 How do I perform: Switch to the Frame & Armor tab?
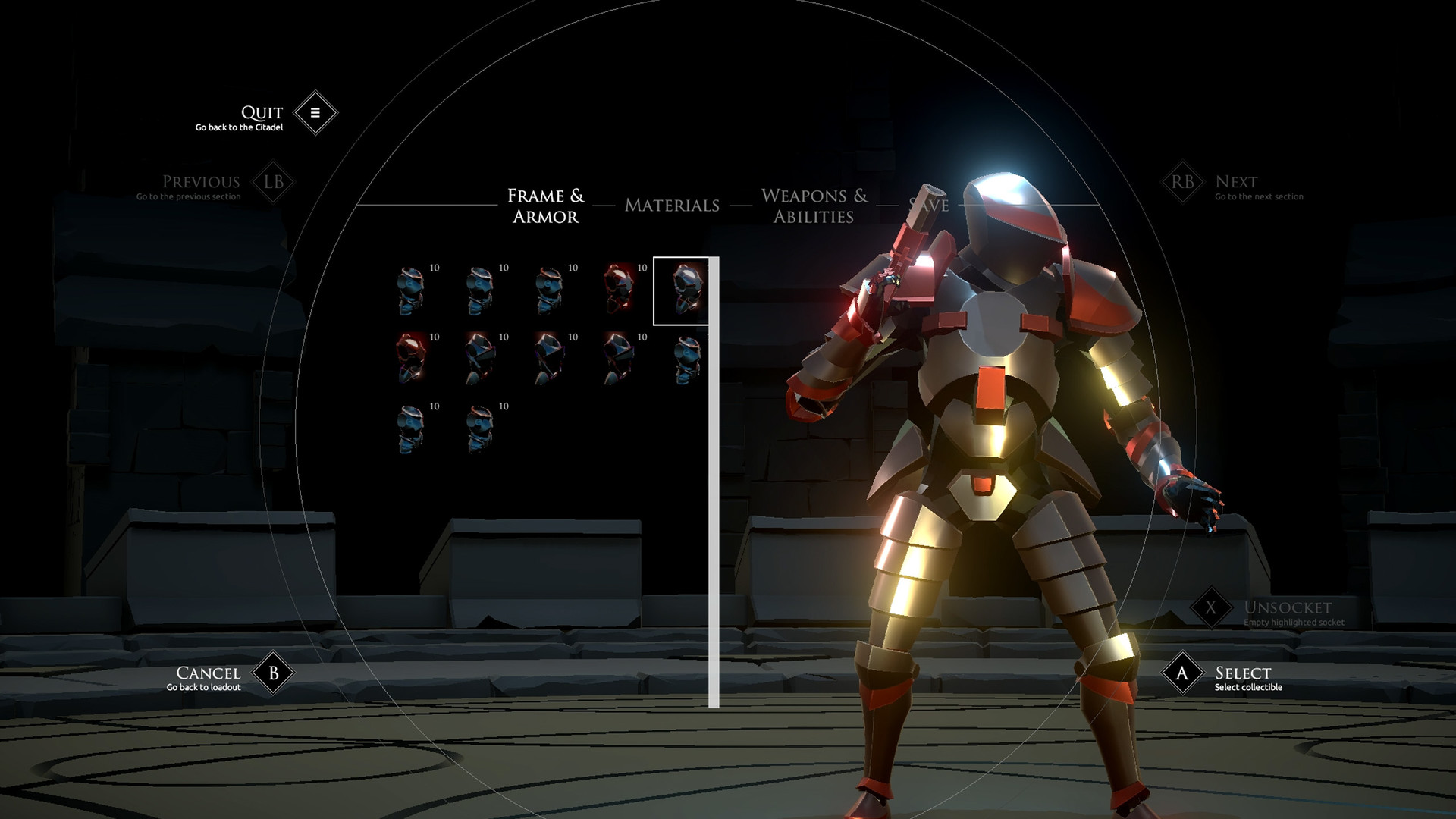pyautogui.click(x=545, y=206)
